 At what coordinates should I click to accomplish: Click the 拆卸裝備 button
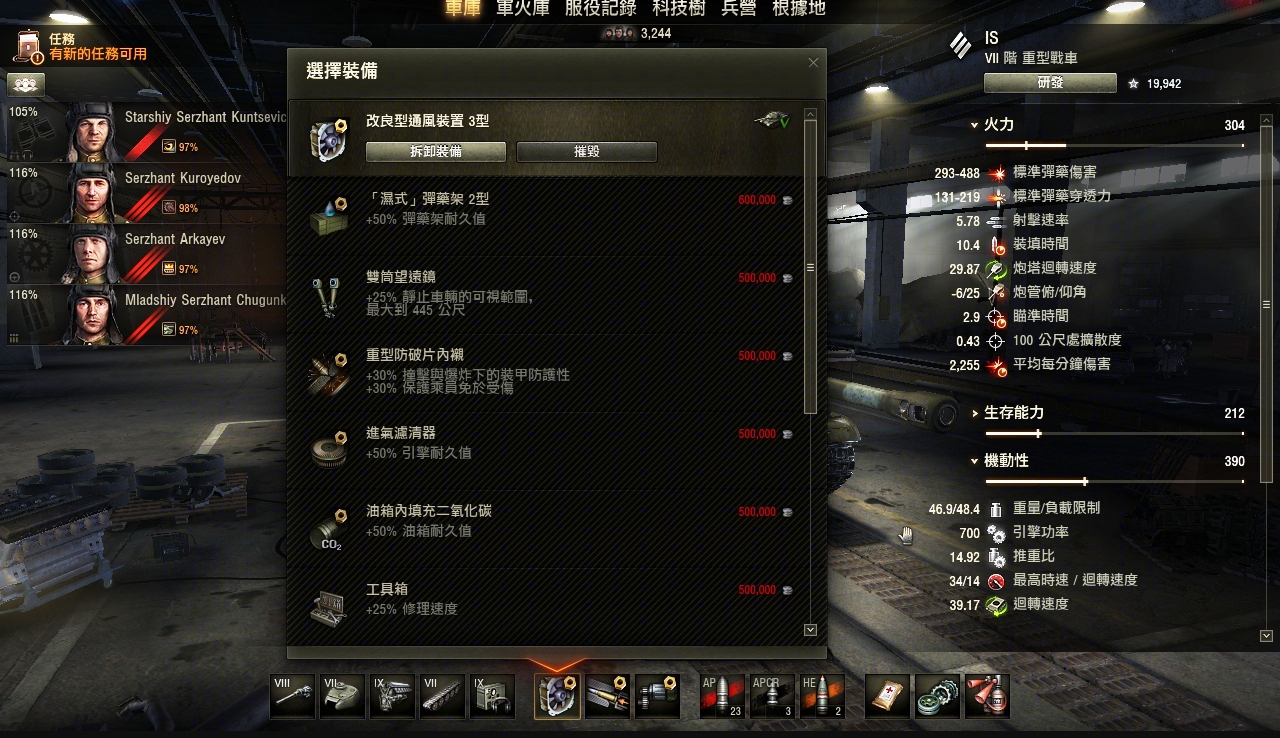coord(436,152)
